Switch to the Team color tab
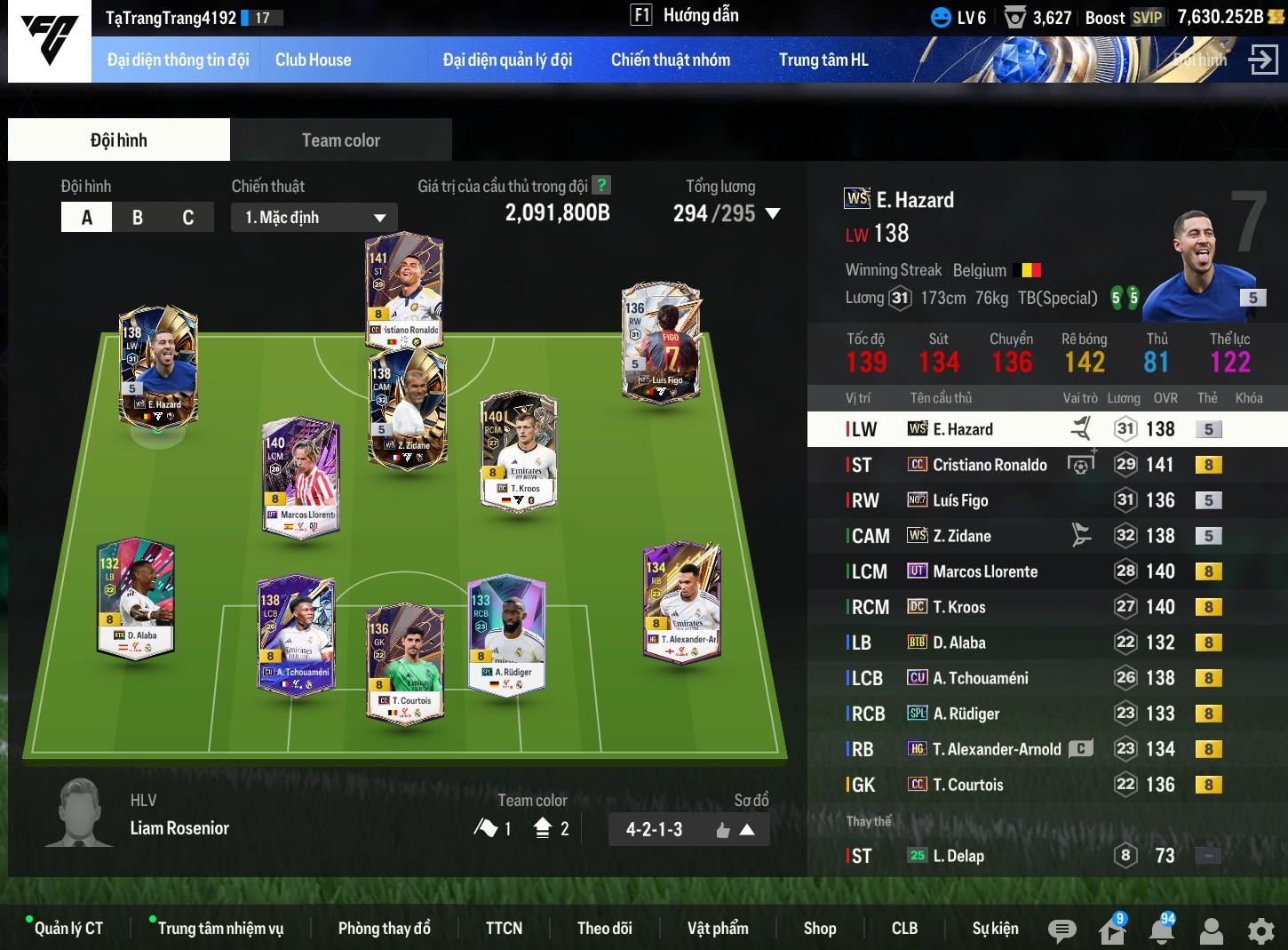The image size is (1288, 950). coord(340,140)
